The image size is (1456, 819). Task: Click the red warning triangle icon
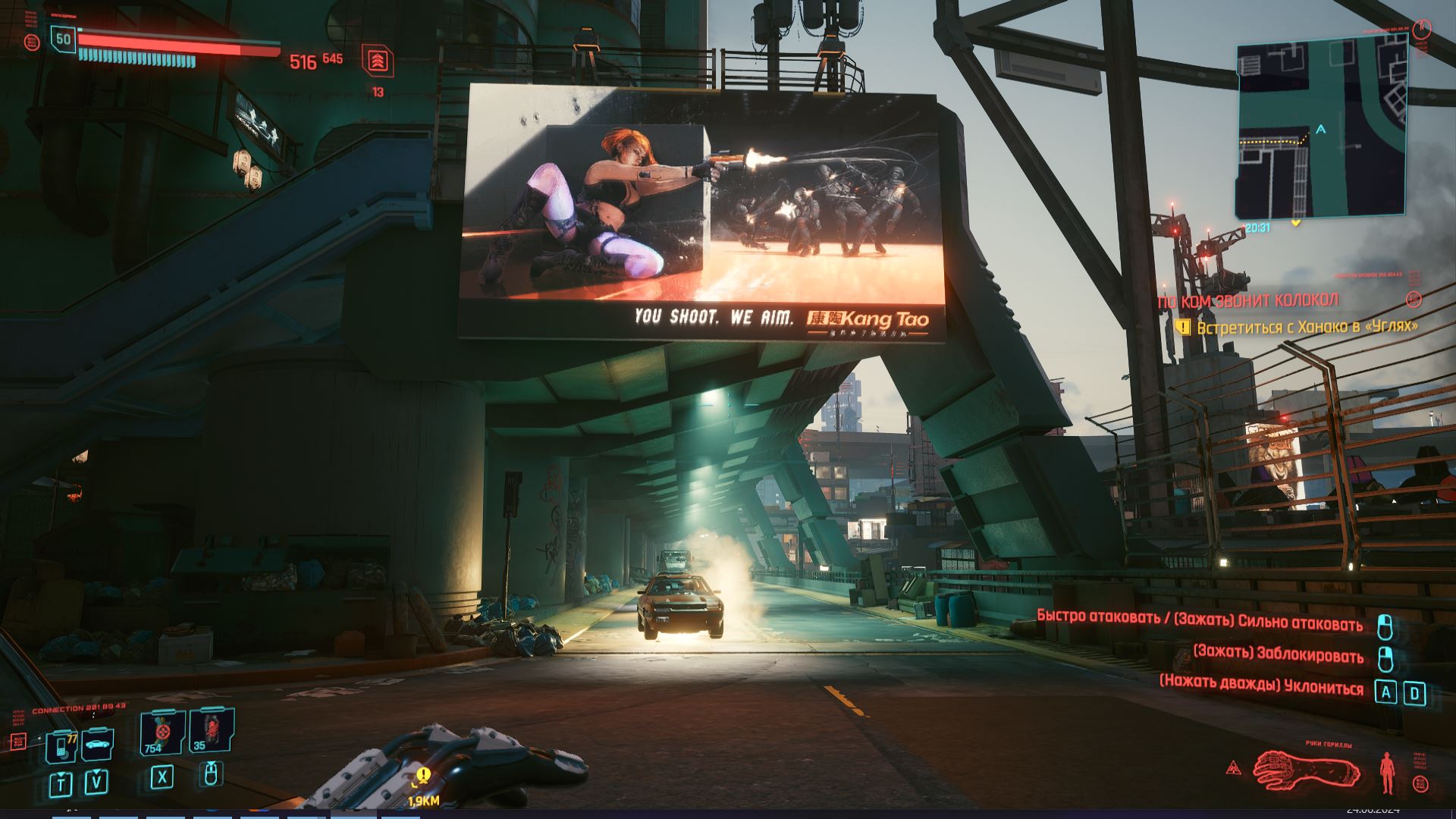click(1234, 768)
